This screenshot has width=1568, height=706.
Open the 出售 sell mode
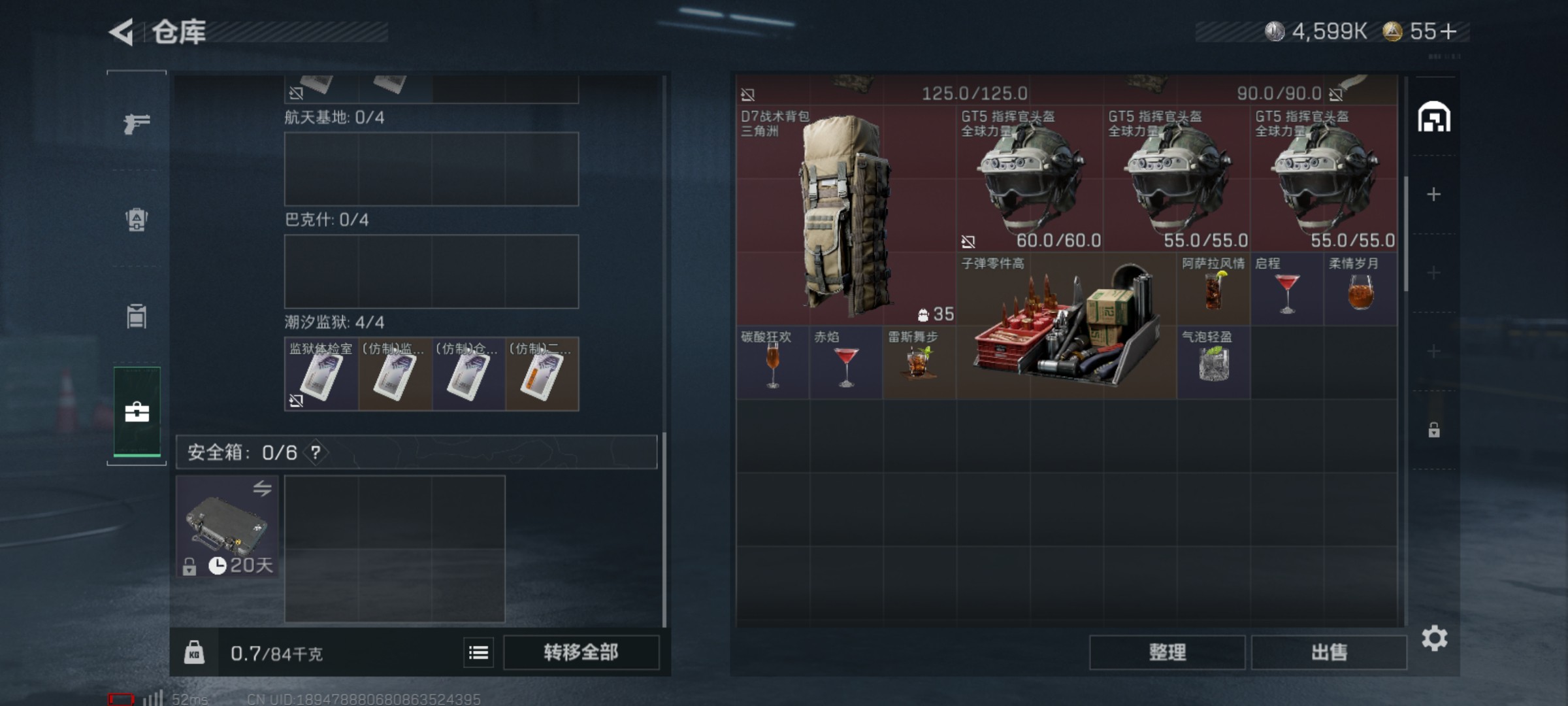pyautogui.click(x=1329, y=652)
